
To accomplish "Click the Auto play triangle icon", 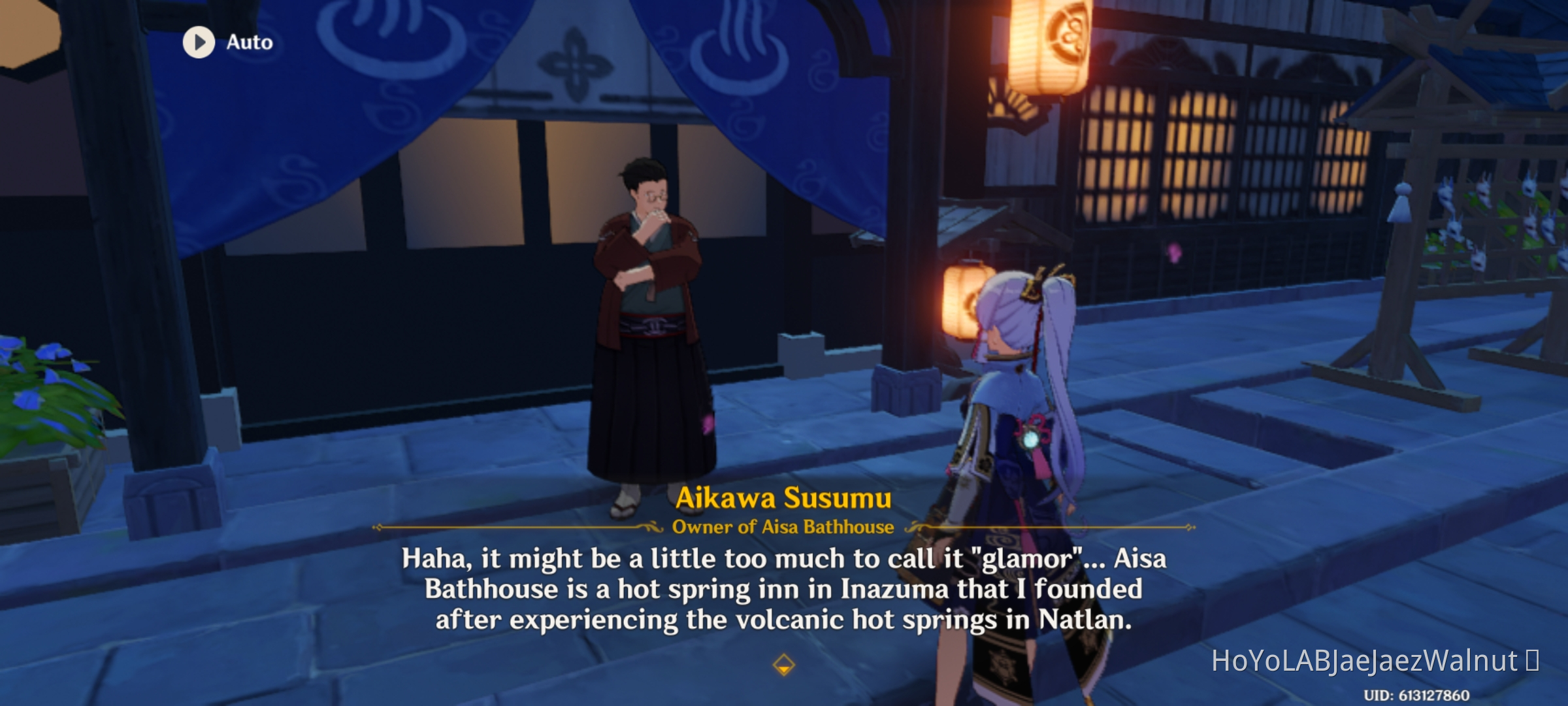I will (198, 42).
